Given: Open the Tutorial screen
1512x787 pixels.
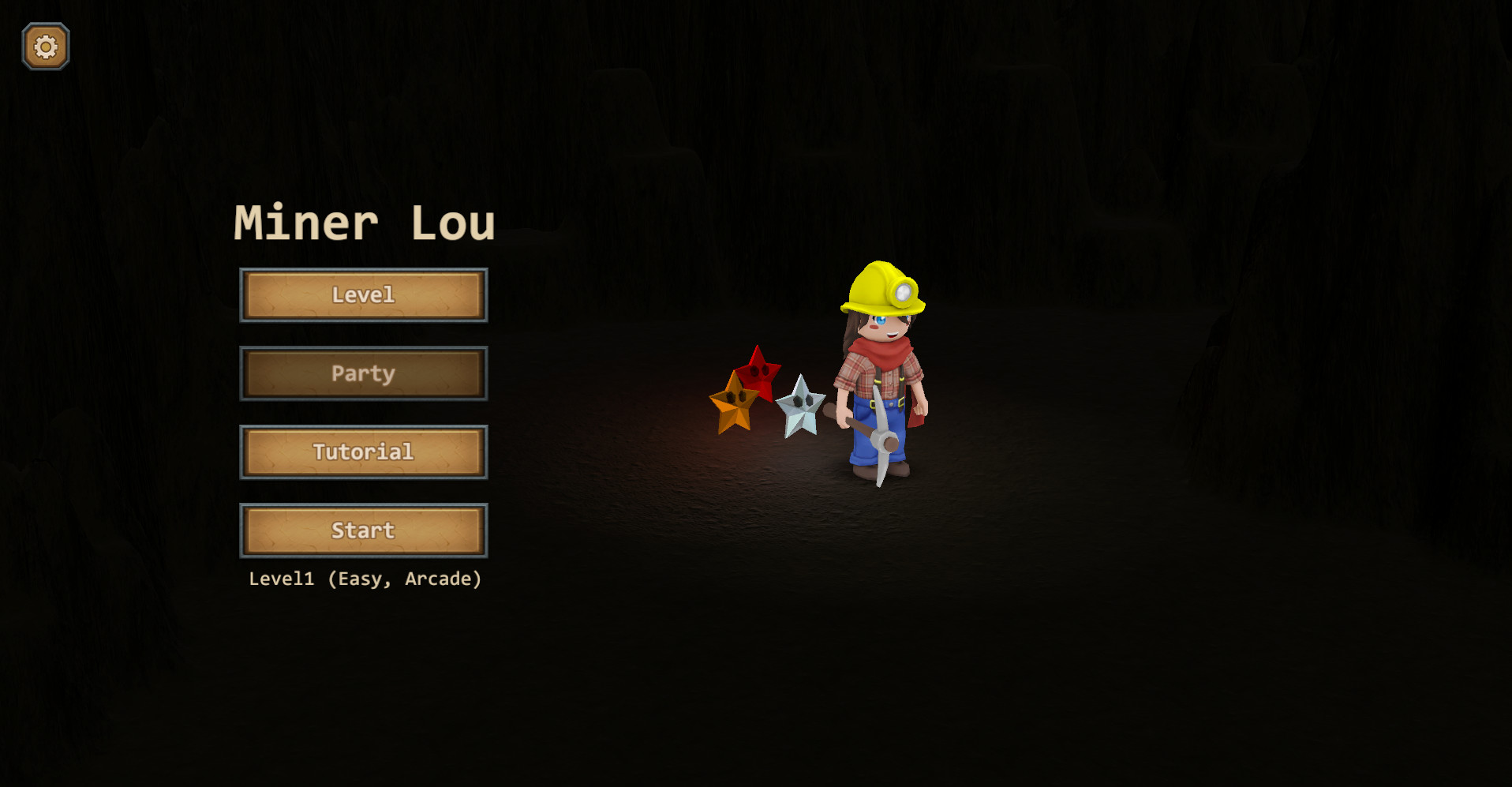Looking at the screenshot, I should click(x=363, y=452).
